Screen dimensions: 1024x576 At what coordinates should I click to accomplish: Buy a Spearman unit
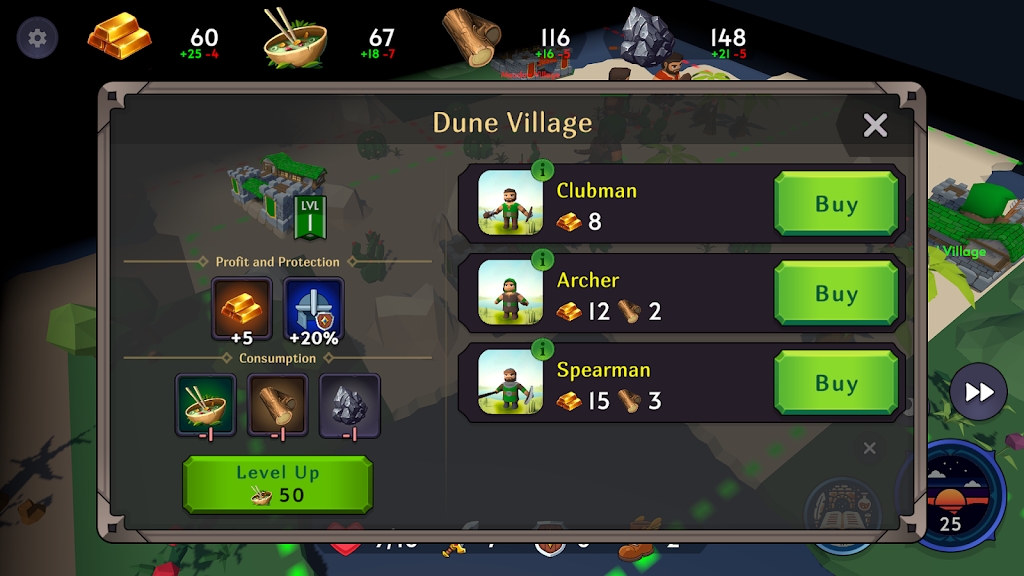[836, 383]
